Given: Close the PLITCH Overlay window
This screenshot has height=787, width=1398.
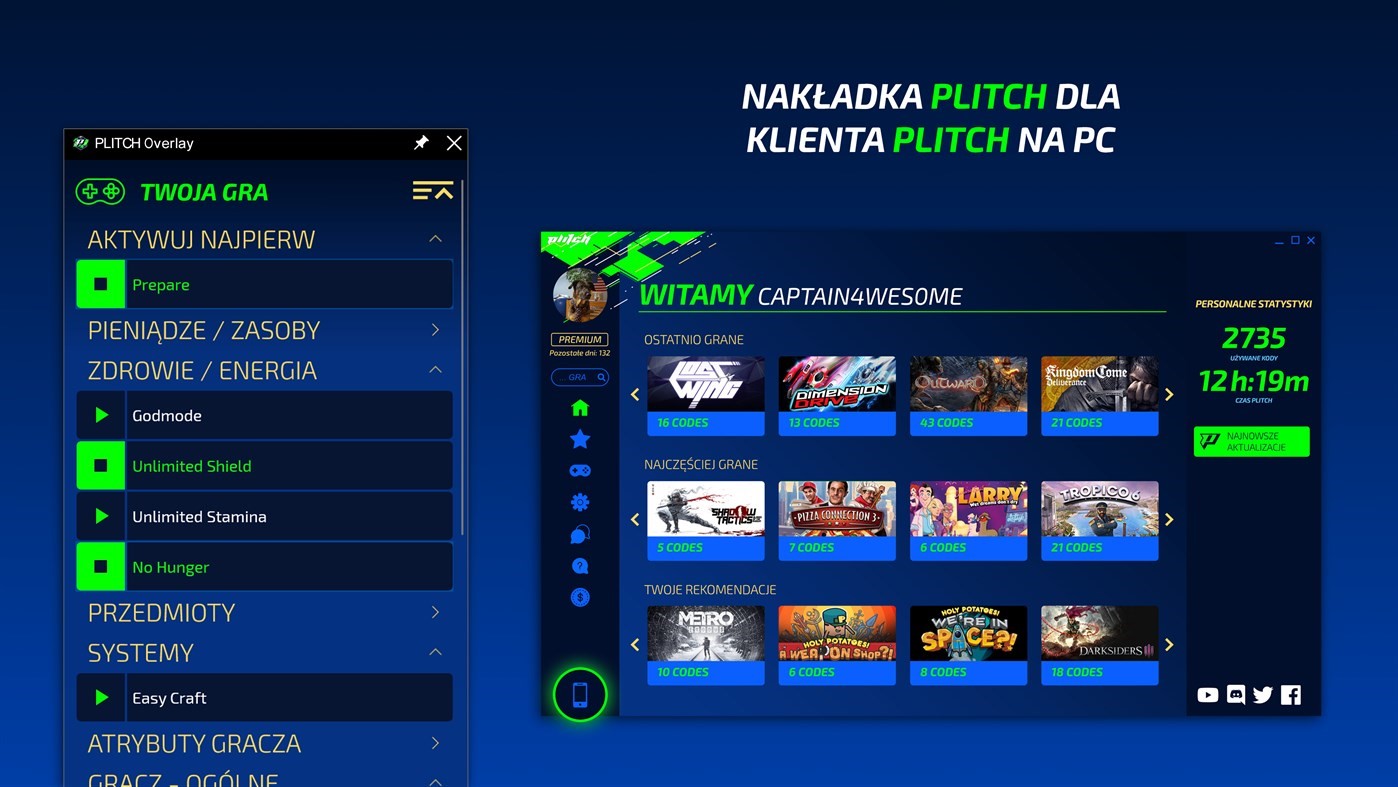Looking at the screenshot, I should click(x=454, y=143).
